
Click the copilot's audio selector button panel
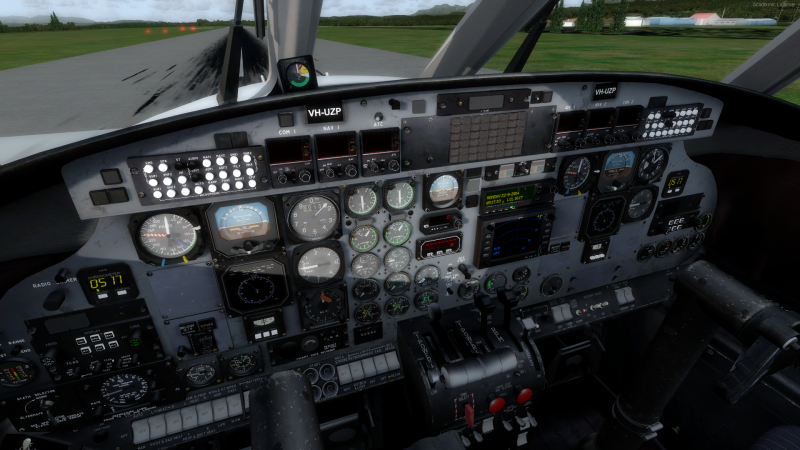click(670, 122)
